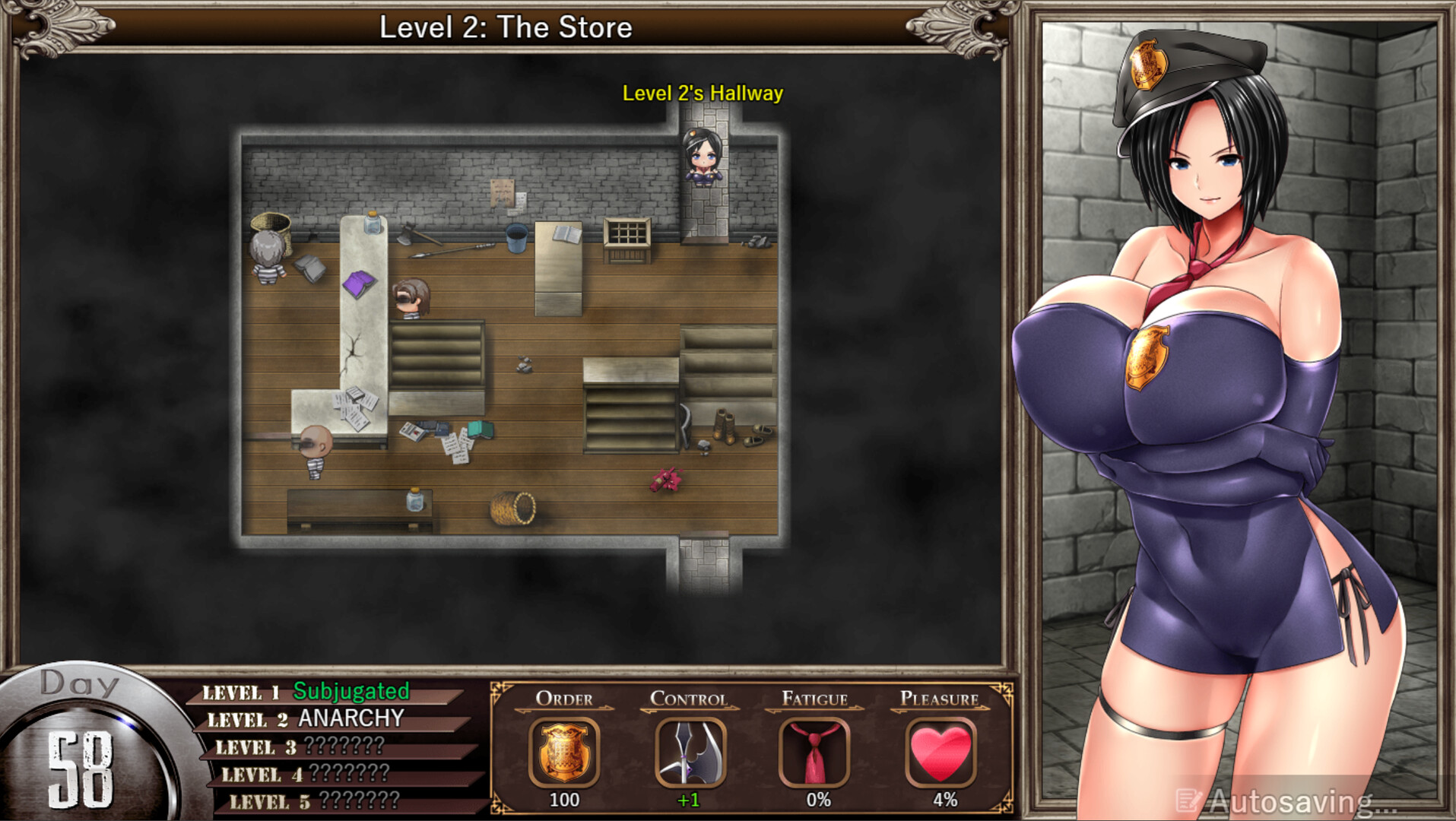Select the green +1 Control indicator
Screen dimensions: 1456x821
[690, 800]
